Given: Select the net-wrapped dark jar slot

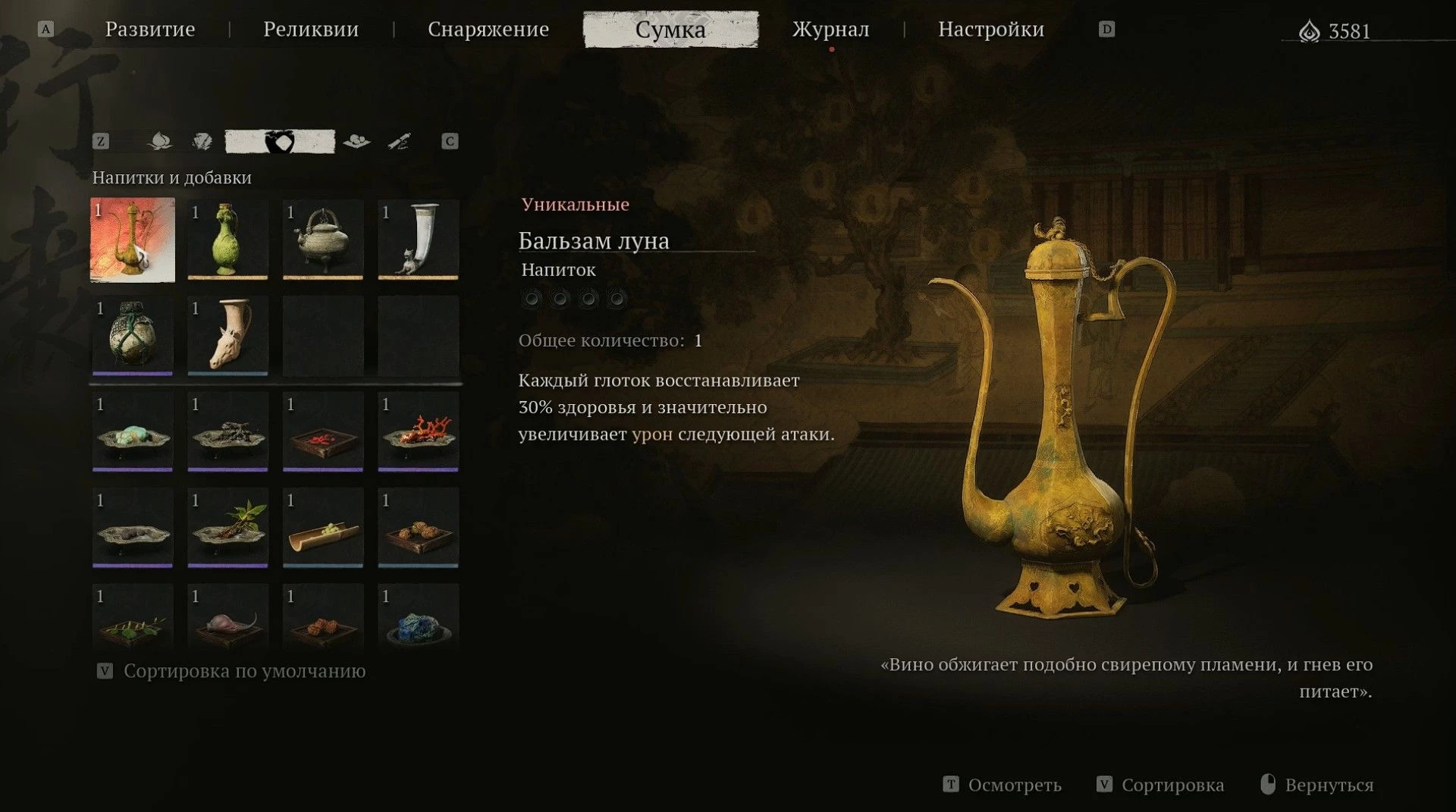Looking at the screenshot, I should 133,336.
